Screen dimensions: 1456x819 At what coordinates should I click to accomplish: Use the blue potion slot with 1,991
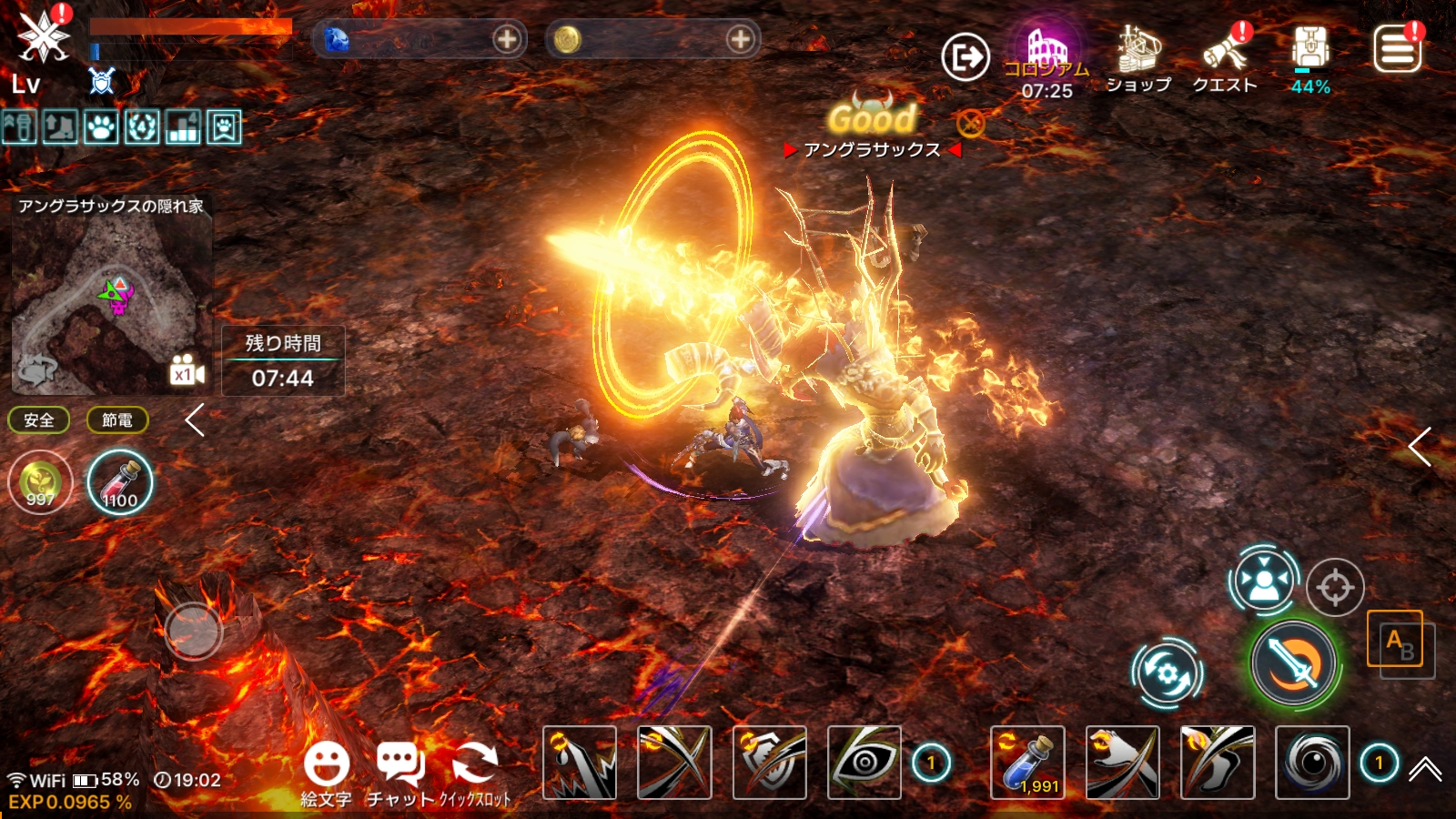tap(1027, 763)
